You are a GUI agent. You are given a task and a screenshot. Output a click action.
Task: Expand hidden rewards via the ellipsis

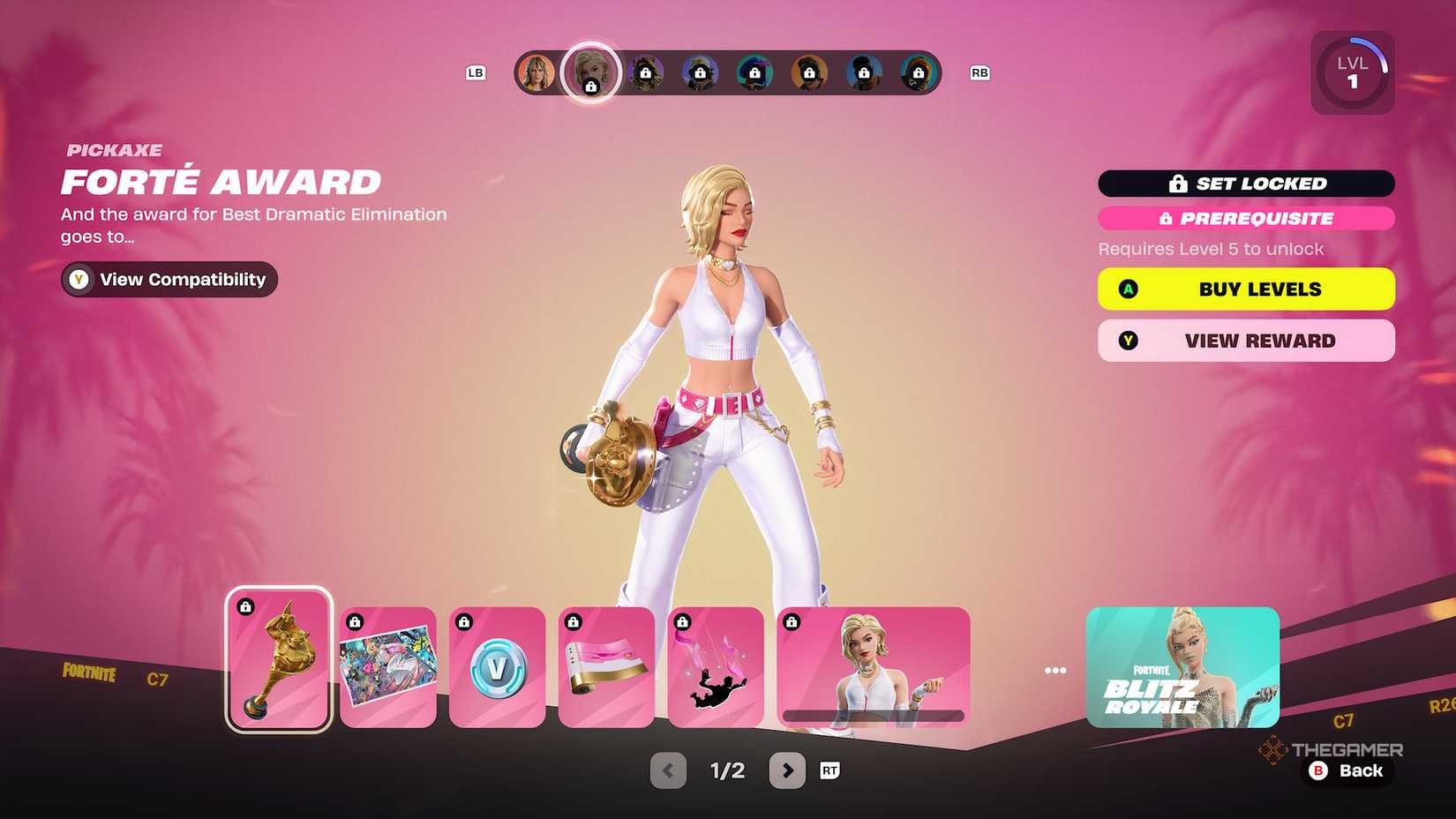point(1055,669)
